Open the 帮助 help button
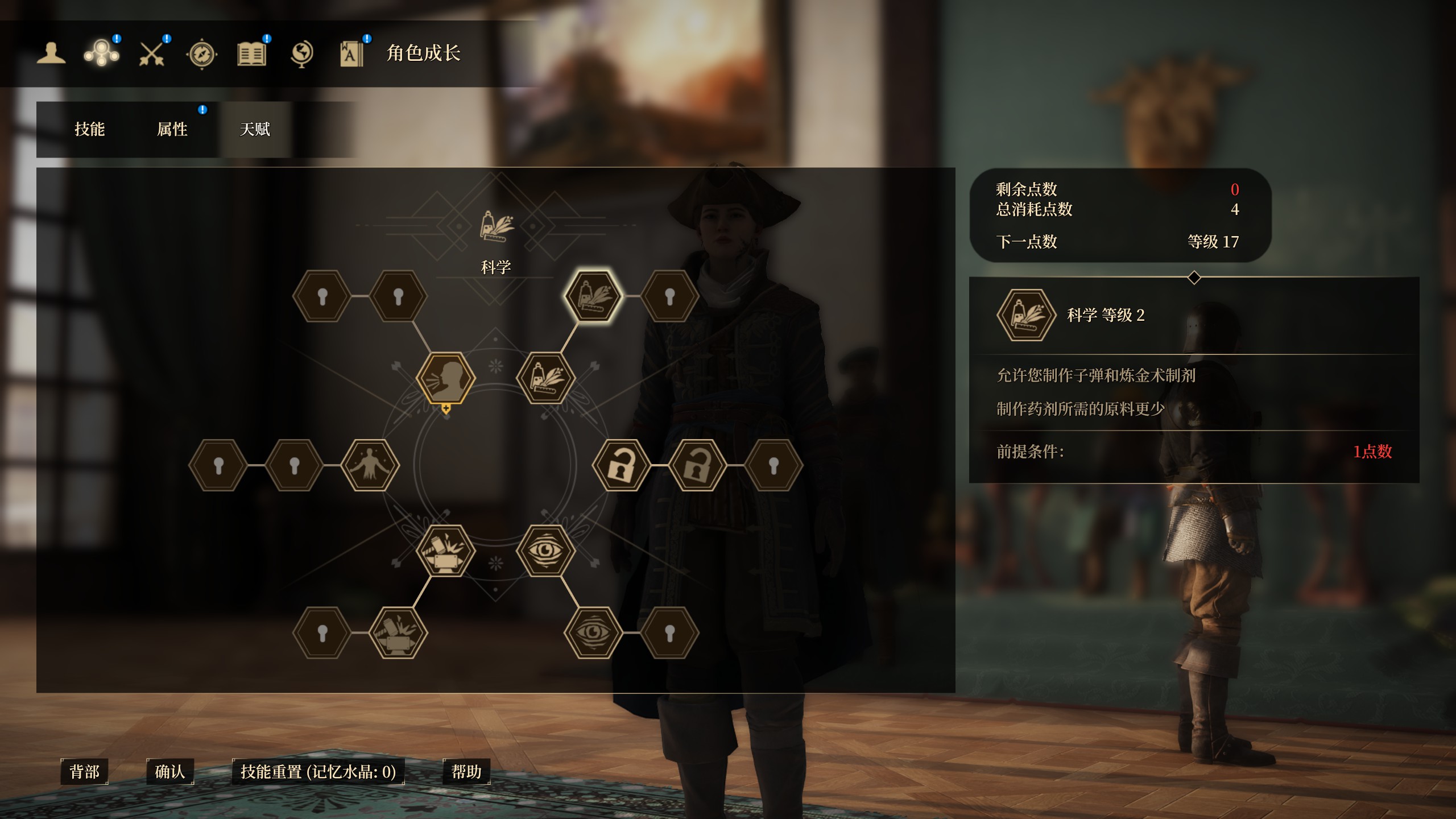 pos(466,772)
